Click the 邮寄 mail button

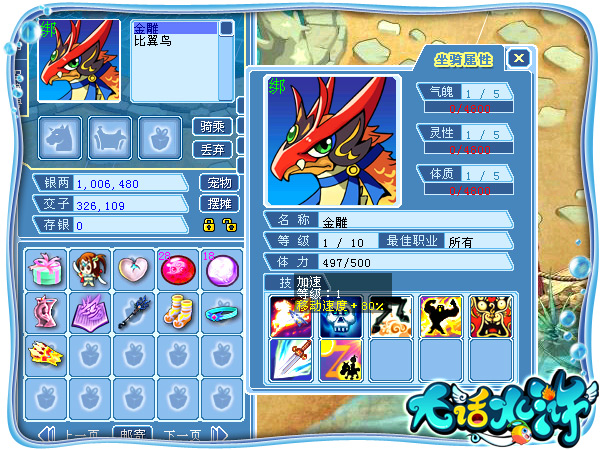pos(132,435)
